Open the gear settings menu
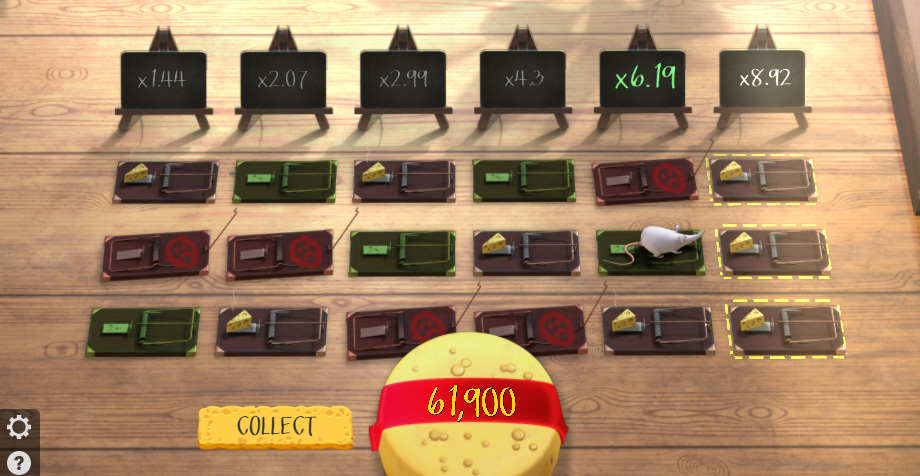 19,428
